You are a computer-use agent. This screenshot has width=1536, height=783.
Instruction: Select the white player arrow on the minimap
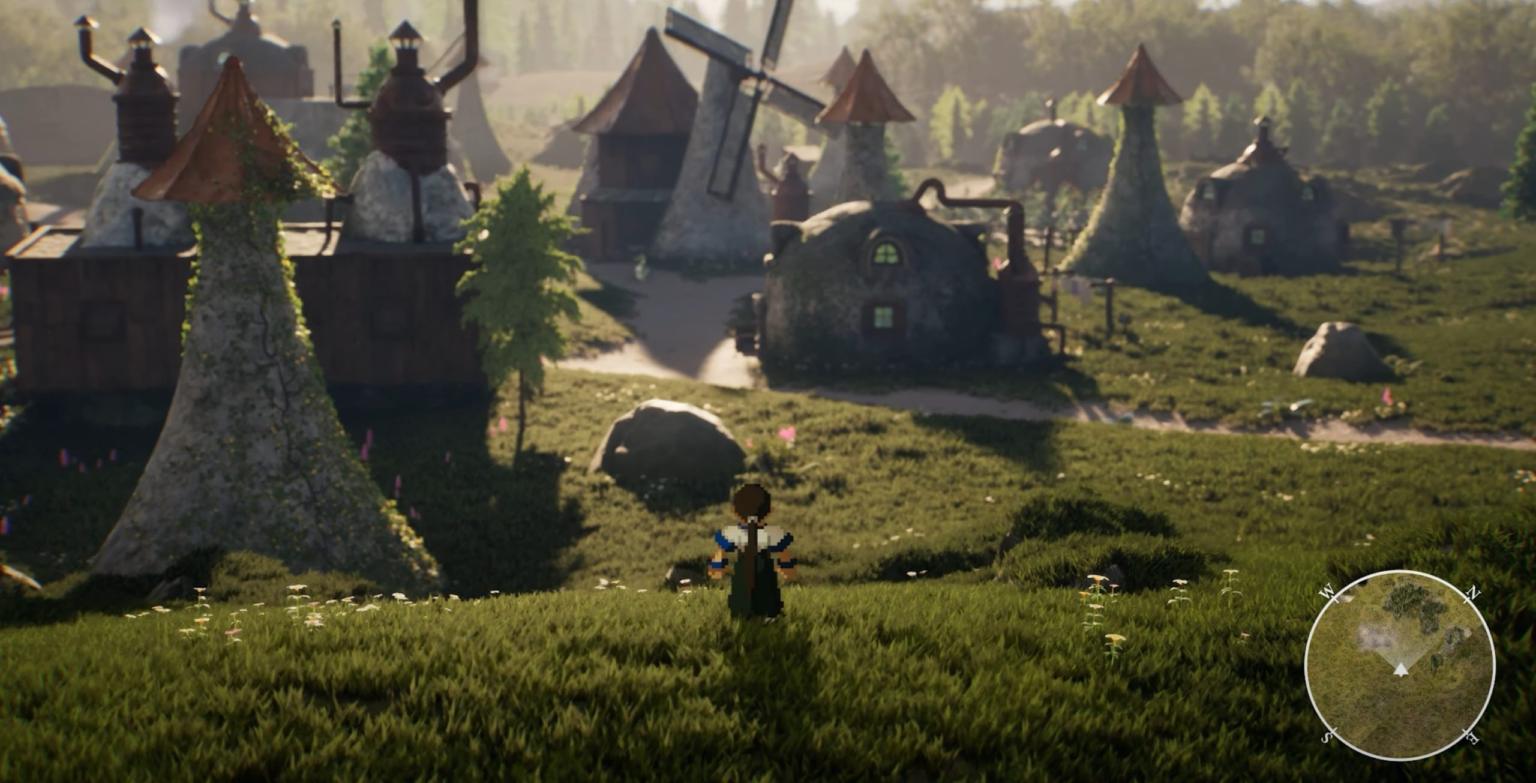[1401, 670]
